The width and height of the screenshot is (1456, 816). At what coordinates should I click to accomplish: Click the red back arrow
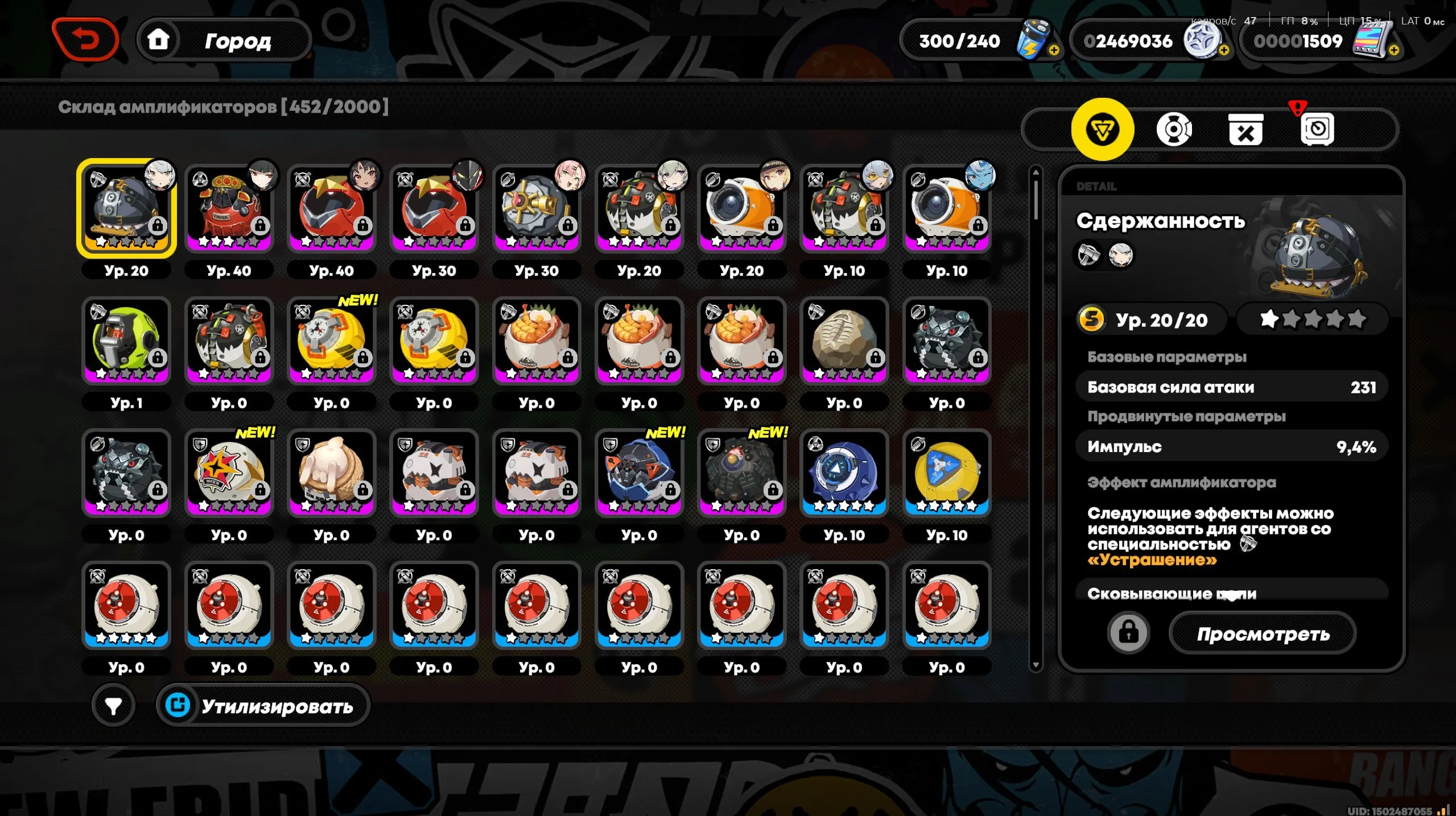click(x=86, y=39)
